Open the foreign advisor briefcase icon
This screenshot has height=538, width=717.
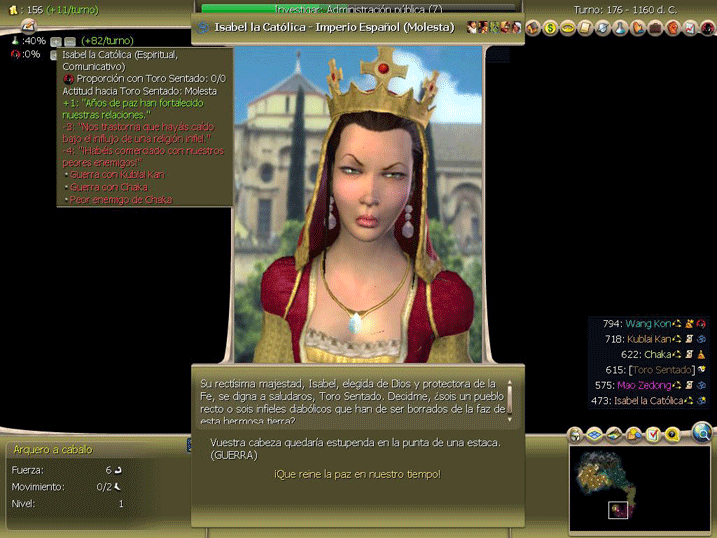[655, 28]
